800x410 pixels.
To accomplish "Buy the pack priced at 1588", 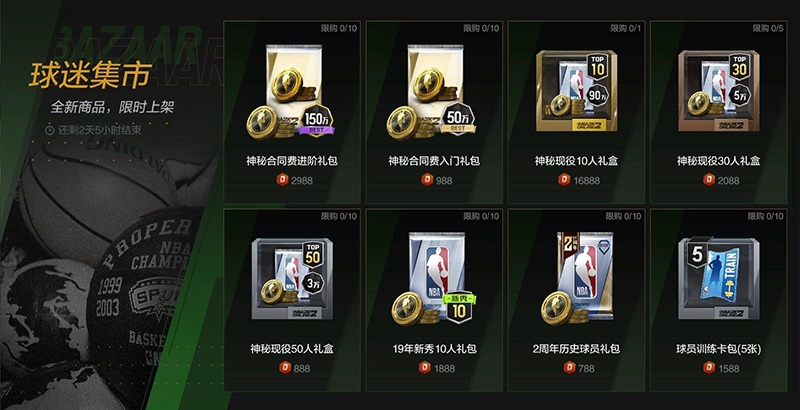I will [720, 368].
